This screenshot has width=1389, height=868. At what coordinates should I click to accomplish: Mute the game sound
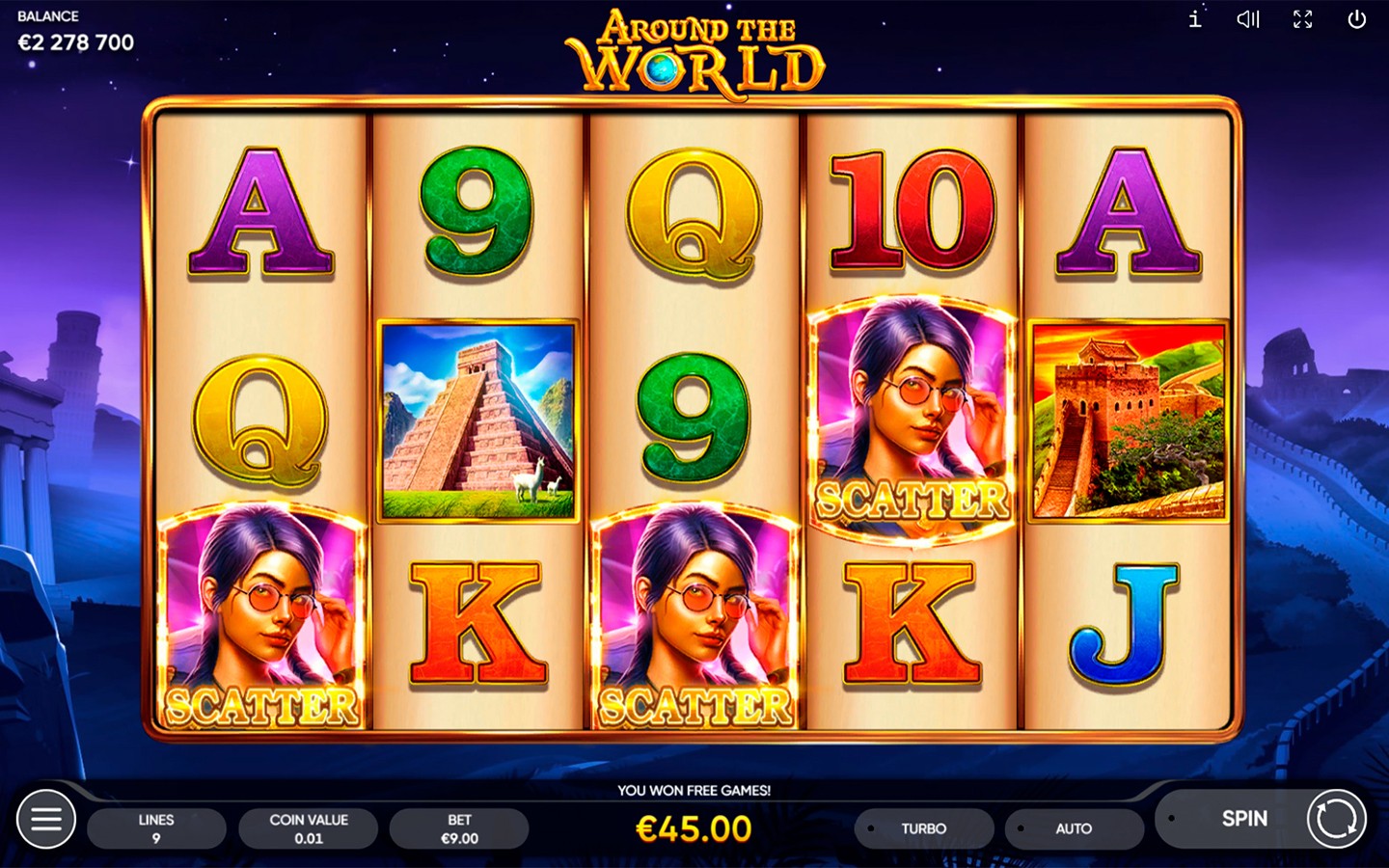click(1248, 19)
